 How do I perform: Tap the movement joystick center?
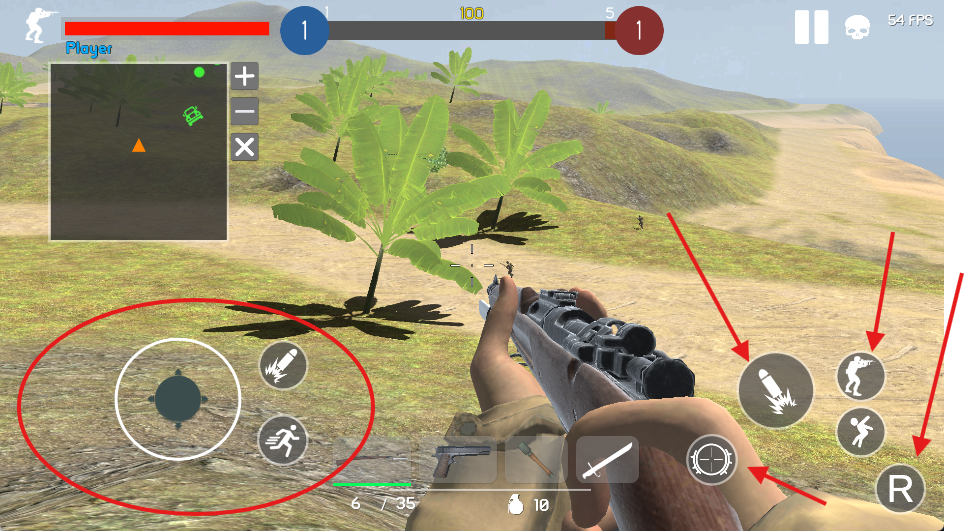pyautogui.click(x=178, y=399)
